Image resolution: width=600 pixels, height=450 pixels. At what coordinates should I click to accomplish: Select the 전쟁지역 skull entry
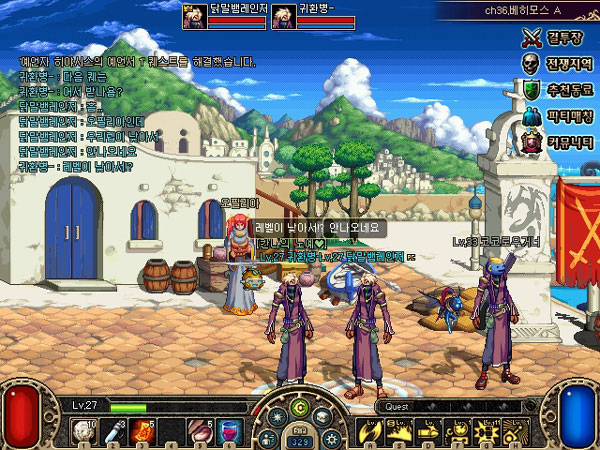556,64
